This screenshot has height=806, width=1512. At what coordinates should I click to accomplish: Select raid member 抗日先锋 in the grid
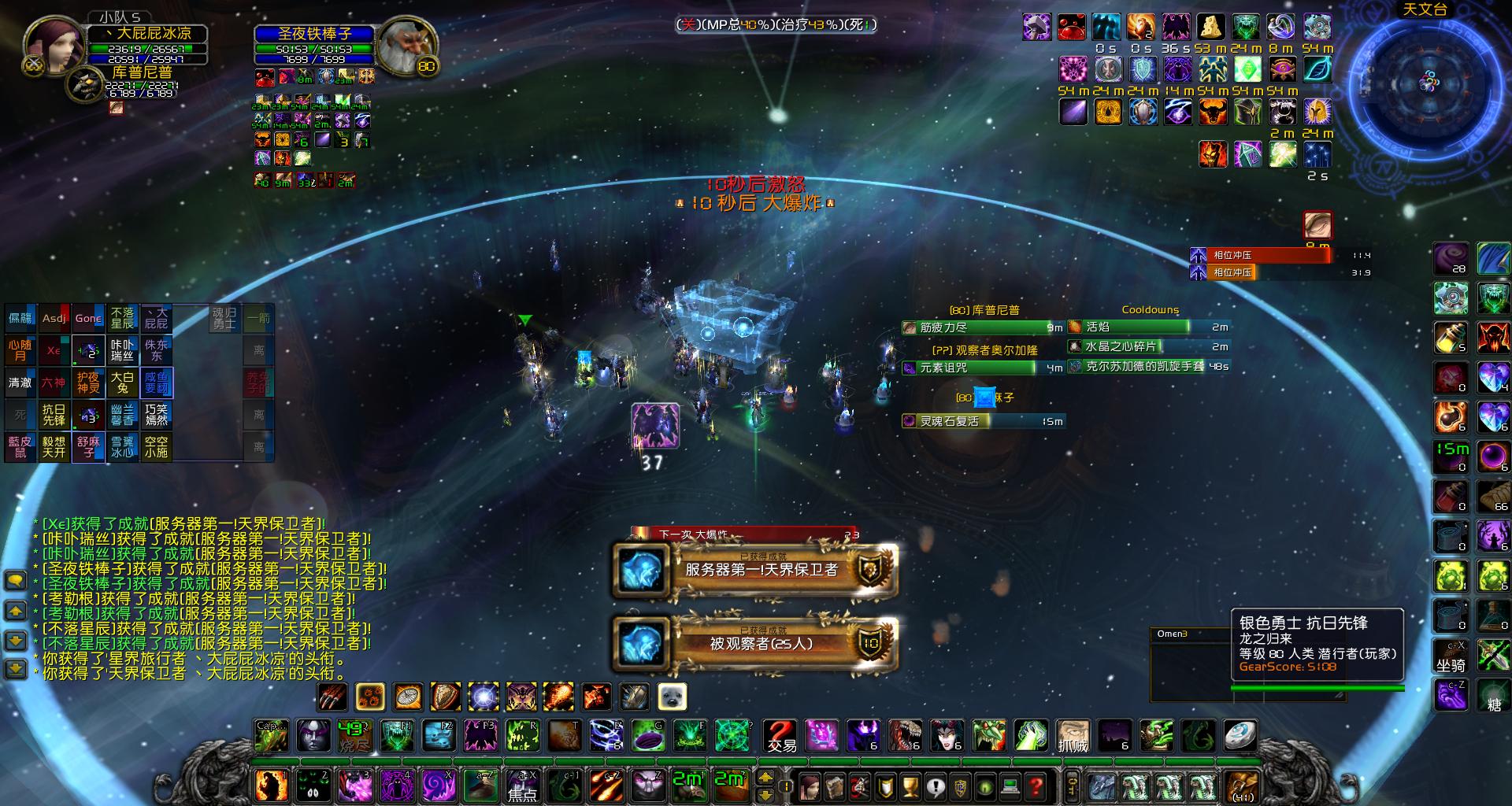(x=54, y=415)
